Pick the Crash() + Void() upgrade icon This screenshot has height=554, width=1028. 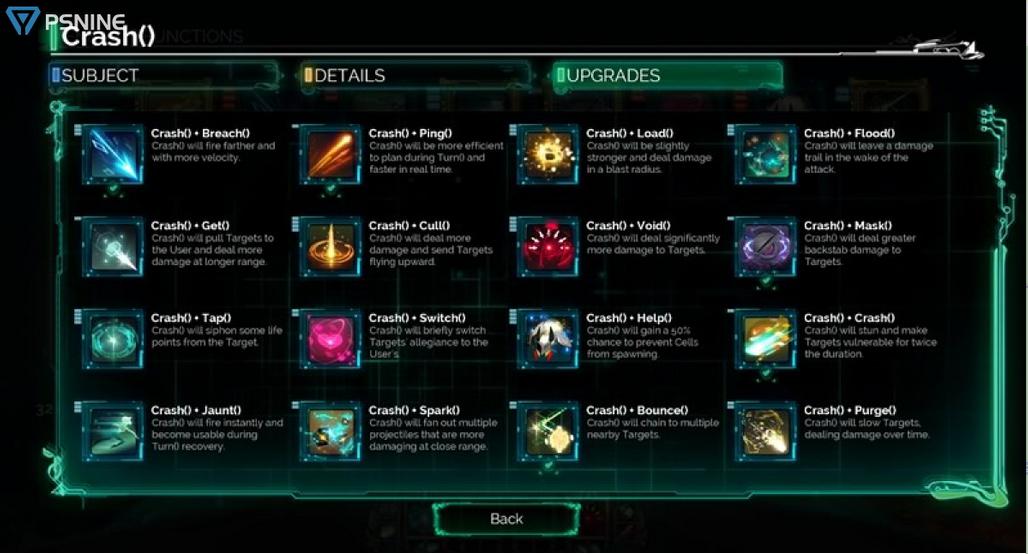pos(548,246)
